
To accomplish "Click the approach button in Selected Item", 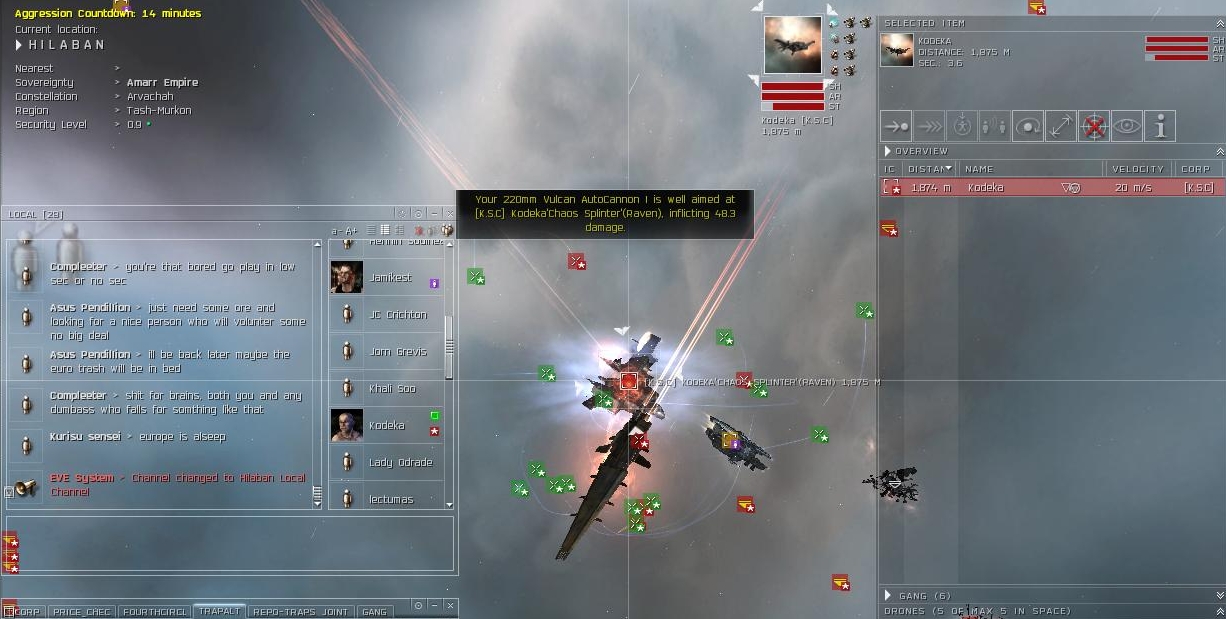I will (x=897, y=127).
